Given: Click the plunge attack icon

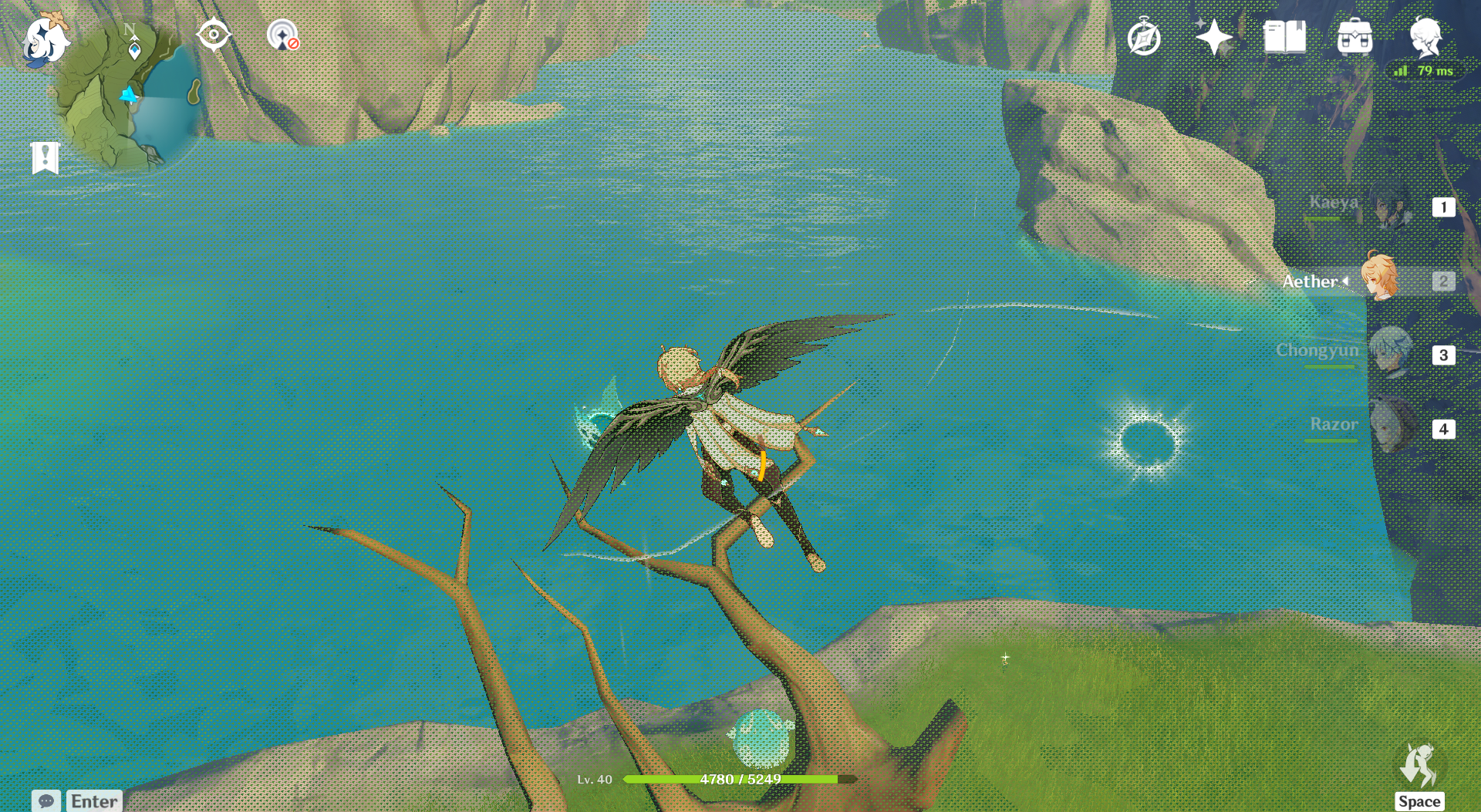Looking at the screenshot, I should pos(1419,766).
